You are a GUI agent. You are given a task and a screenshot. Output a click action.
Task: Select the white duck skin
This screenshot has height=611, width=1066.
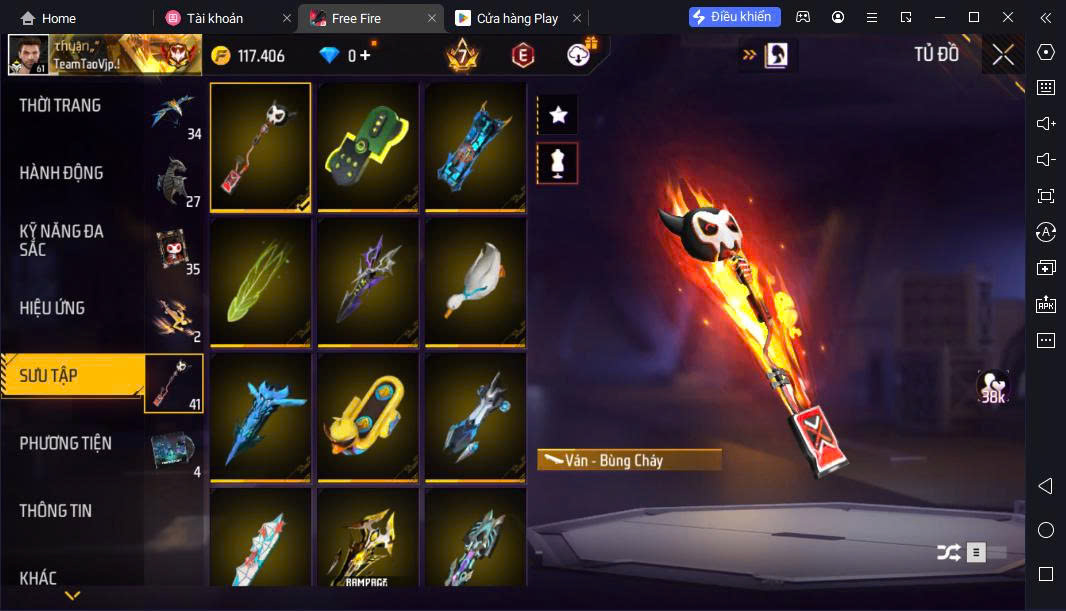[x=475, y=282]
